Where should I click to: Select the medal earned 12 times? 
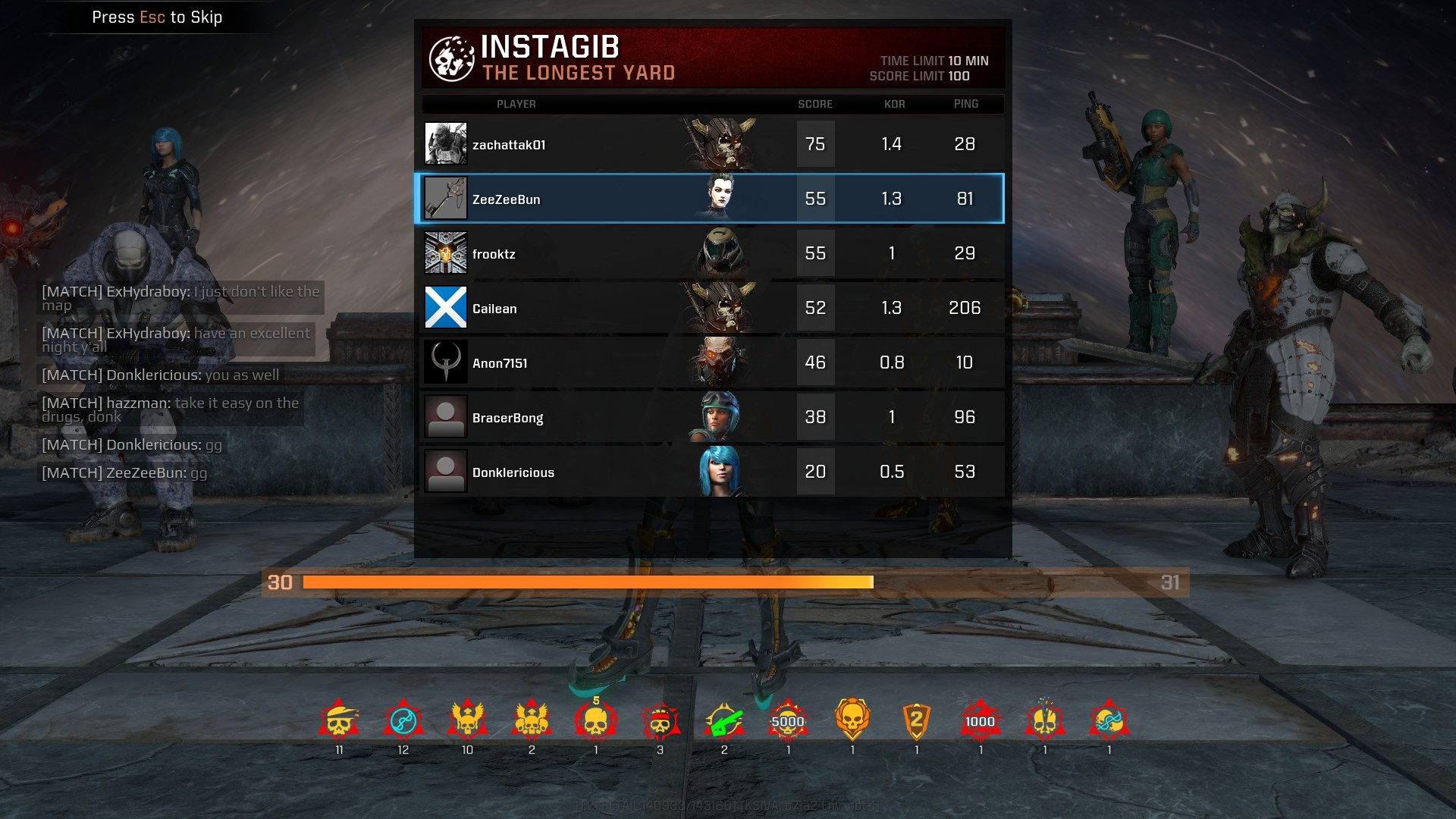click(x=403, y=721)
